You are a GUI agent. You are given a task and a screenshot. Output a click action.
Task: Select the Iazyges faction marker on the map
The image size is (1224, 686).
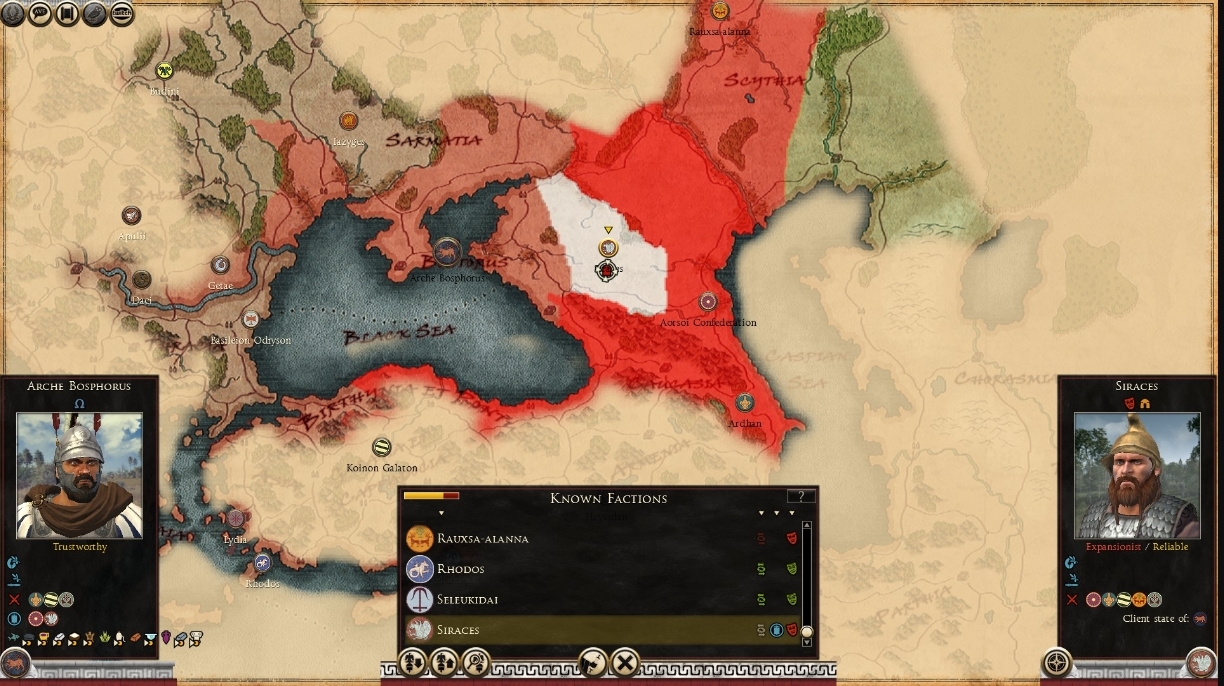[x=348, y=121]
